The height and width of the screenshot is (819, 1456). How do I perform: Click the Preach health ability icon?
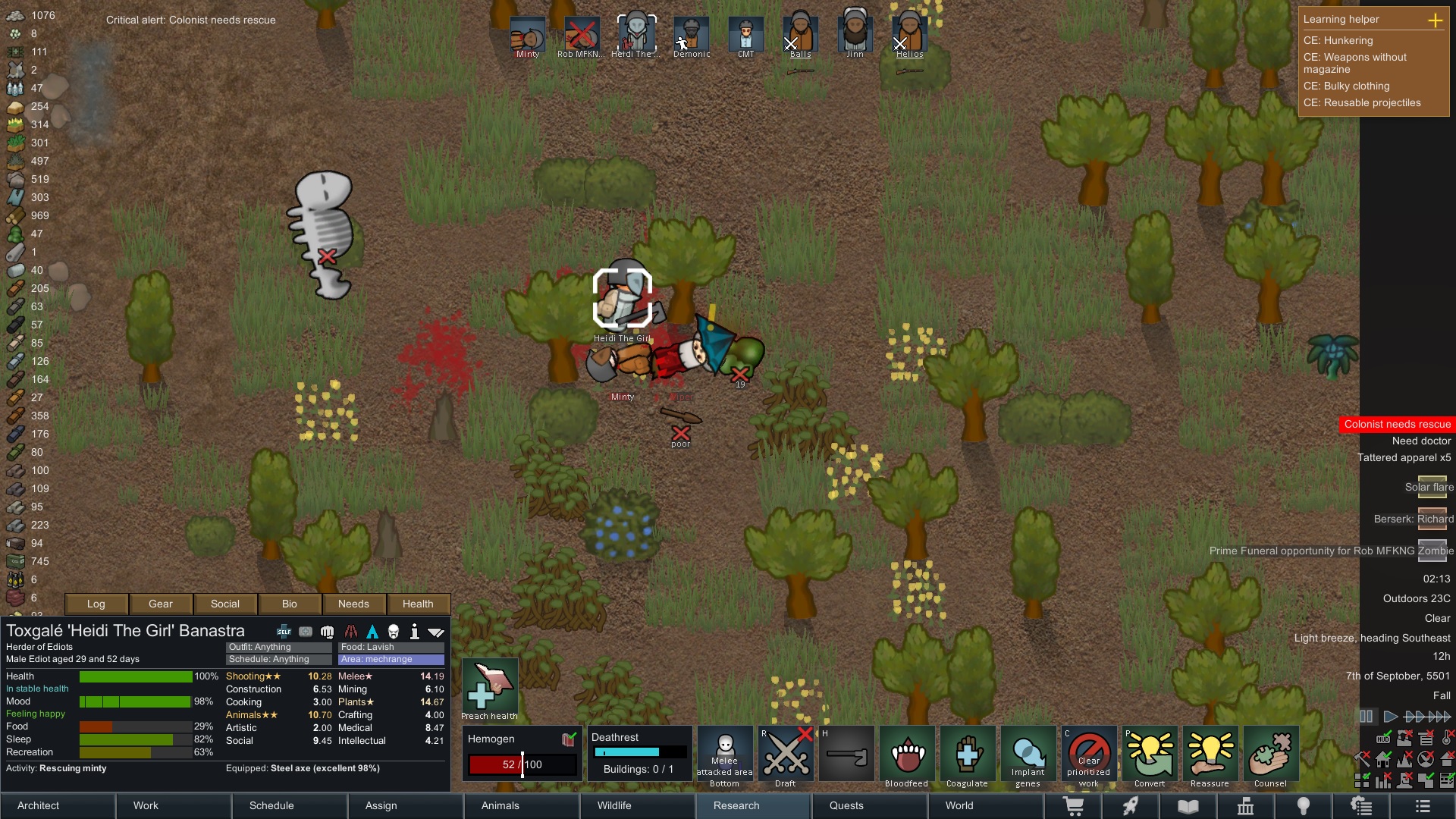click(489, 686)
